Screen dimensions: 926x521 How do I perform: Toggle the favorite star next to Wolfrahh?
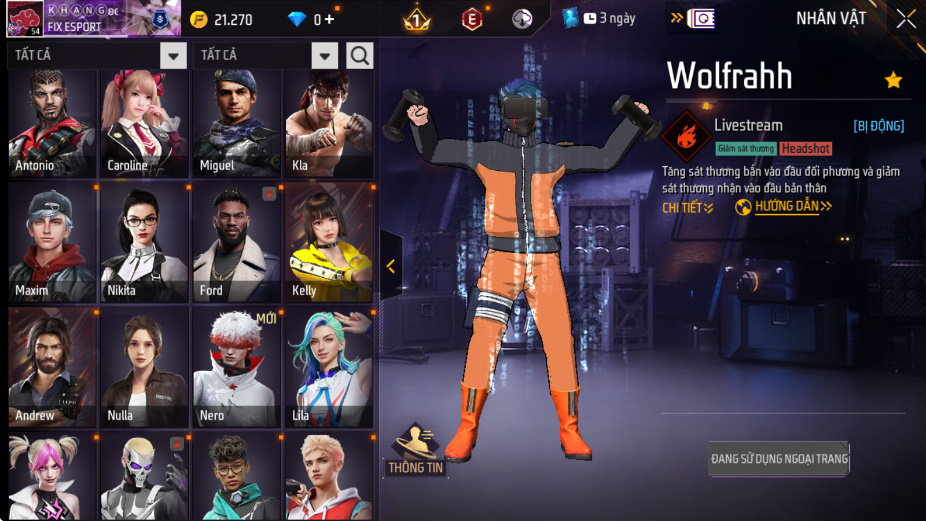(893, 80)
